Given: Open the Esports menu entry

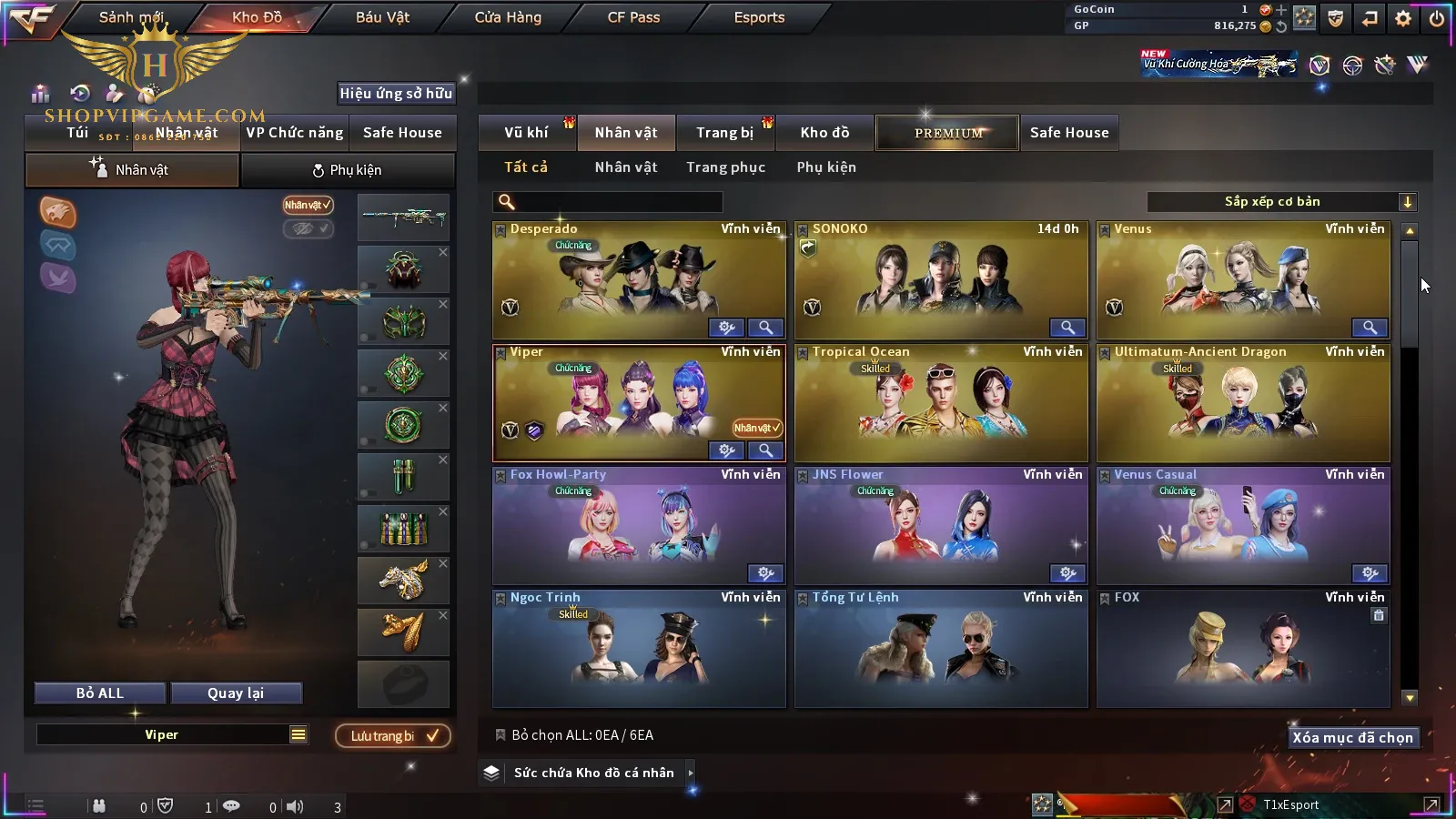Looking at the screenshot, I should (759, 17).
